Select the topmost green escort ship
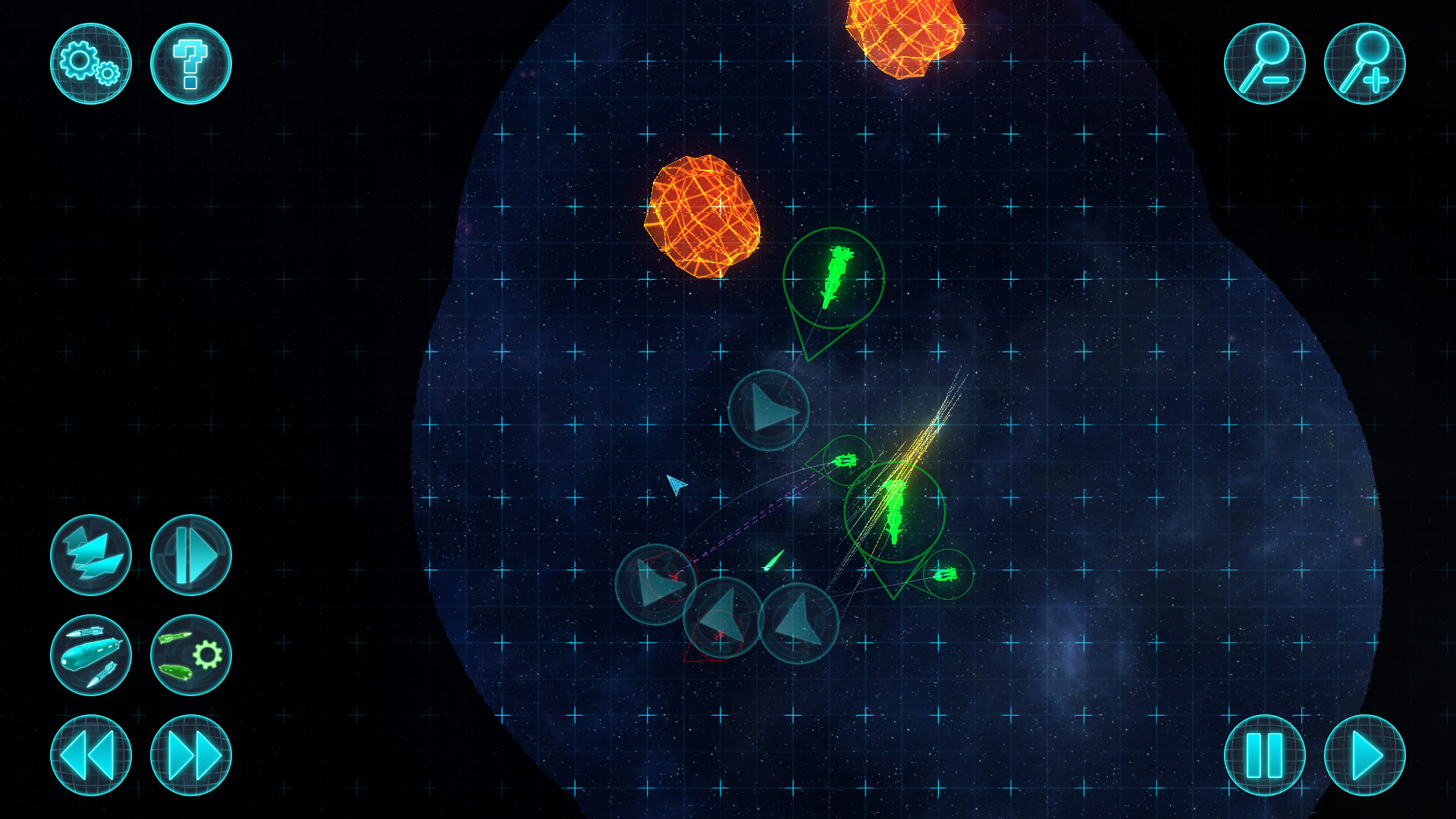Screen dimensions: 1456x819 836,278
